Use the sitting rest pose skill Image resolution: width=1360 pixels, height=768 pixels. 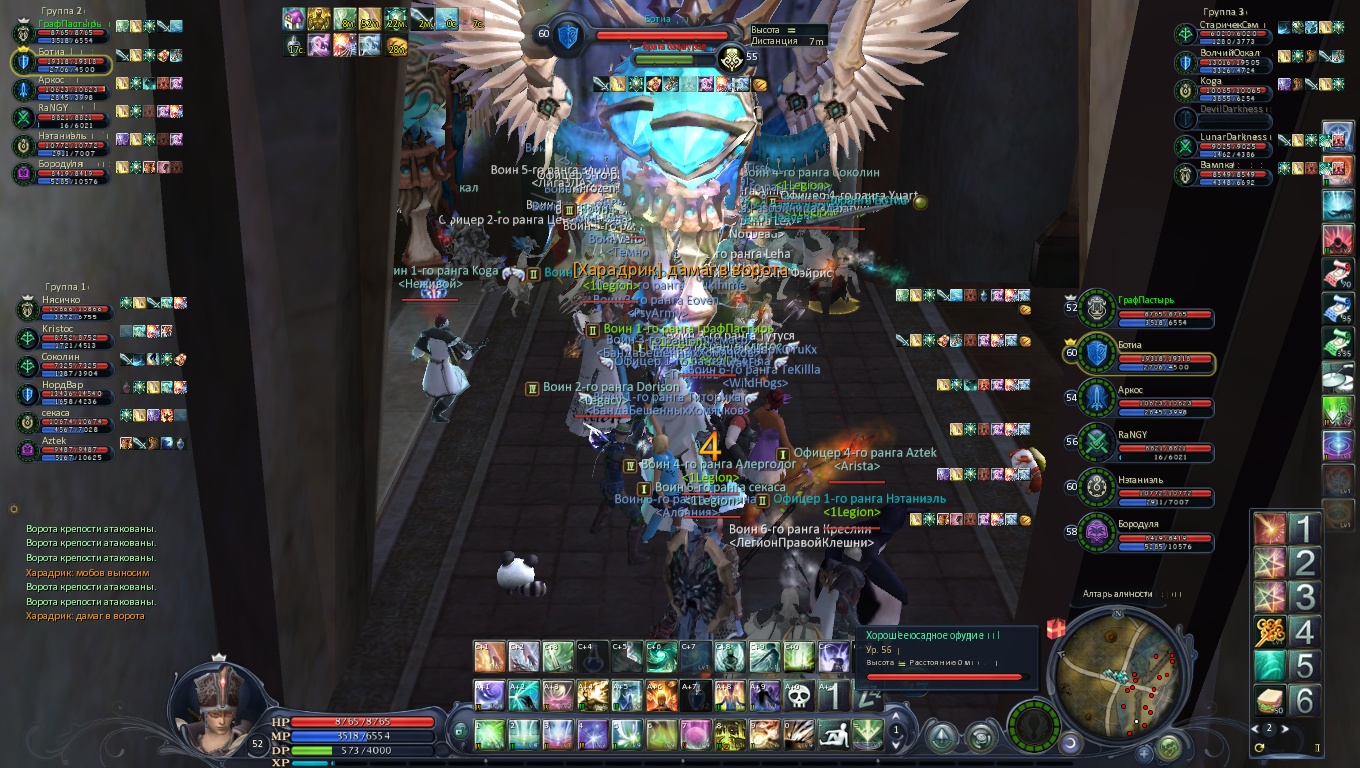(833, 735)
